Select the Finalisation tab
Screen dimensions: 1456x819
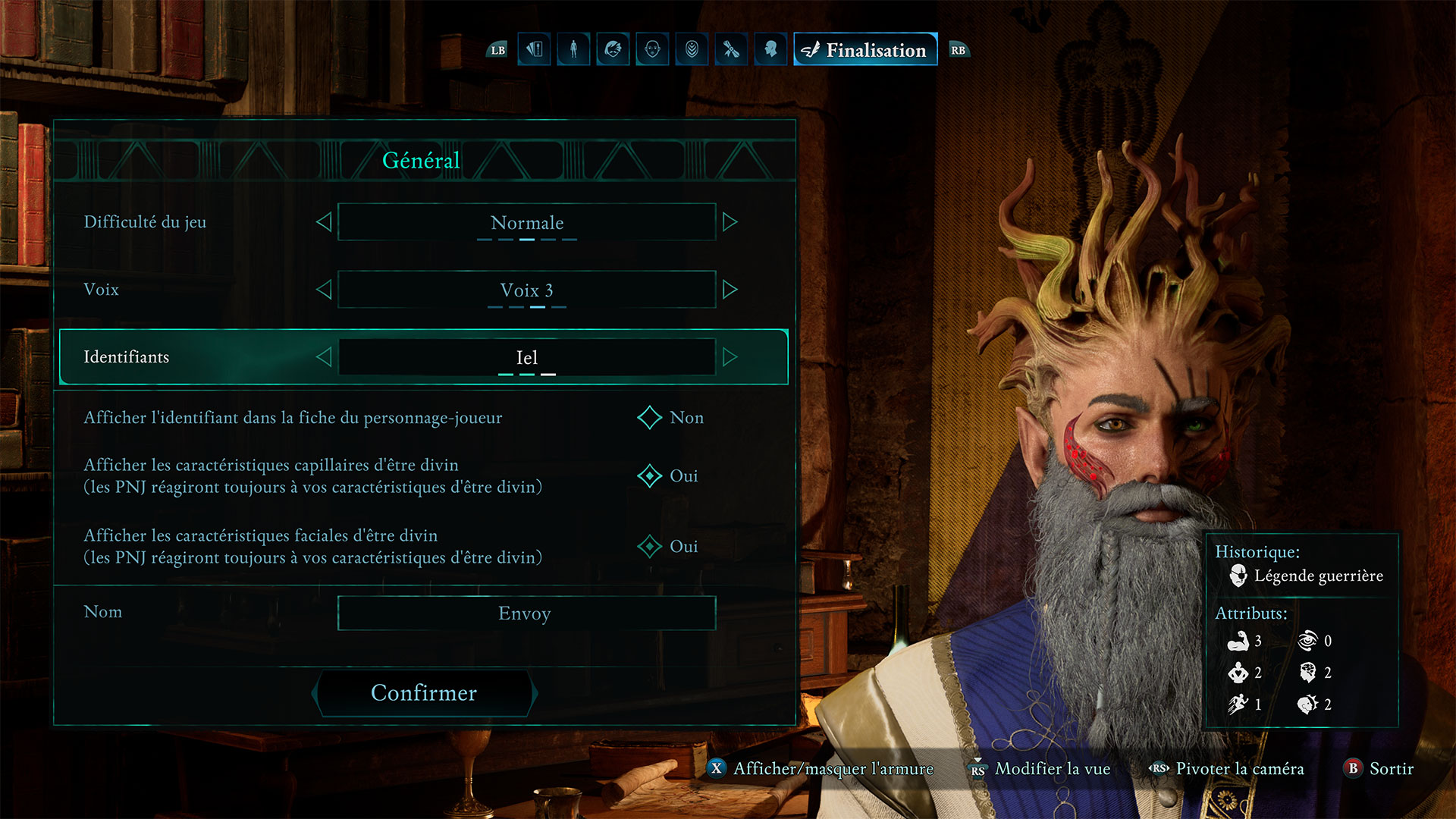865,50
